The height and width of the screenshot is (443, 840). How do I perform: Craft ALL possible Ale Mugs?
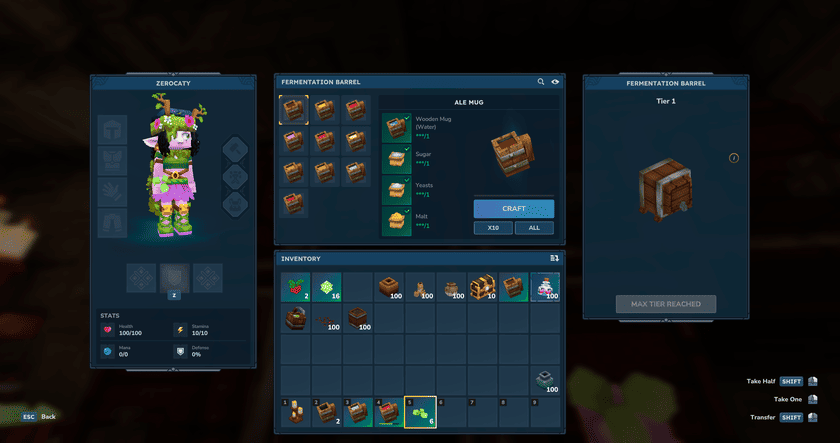pyautogui.click(x=534, y=228)
